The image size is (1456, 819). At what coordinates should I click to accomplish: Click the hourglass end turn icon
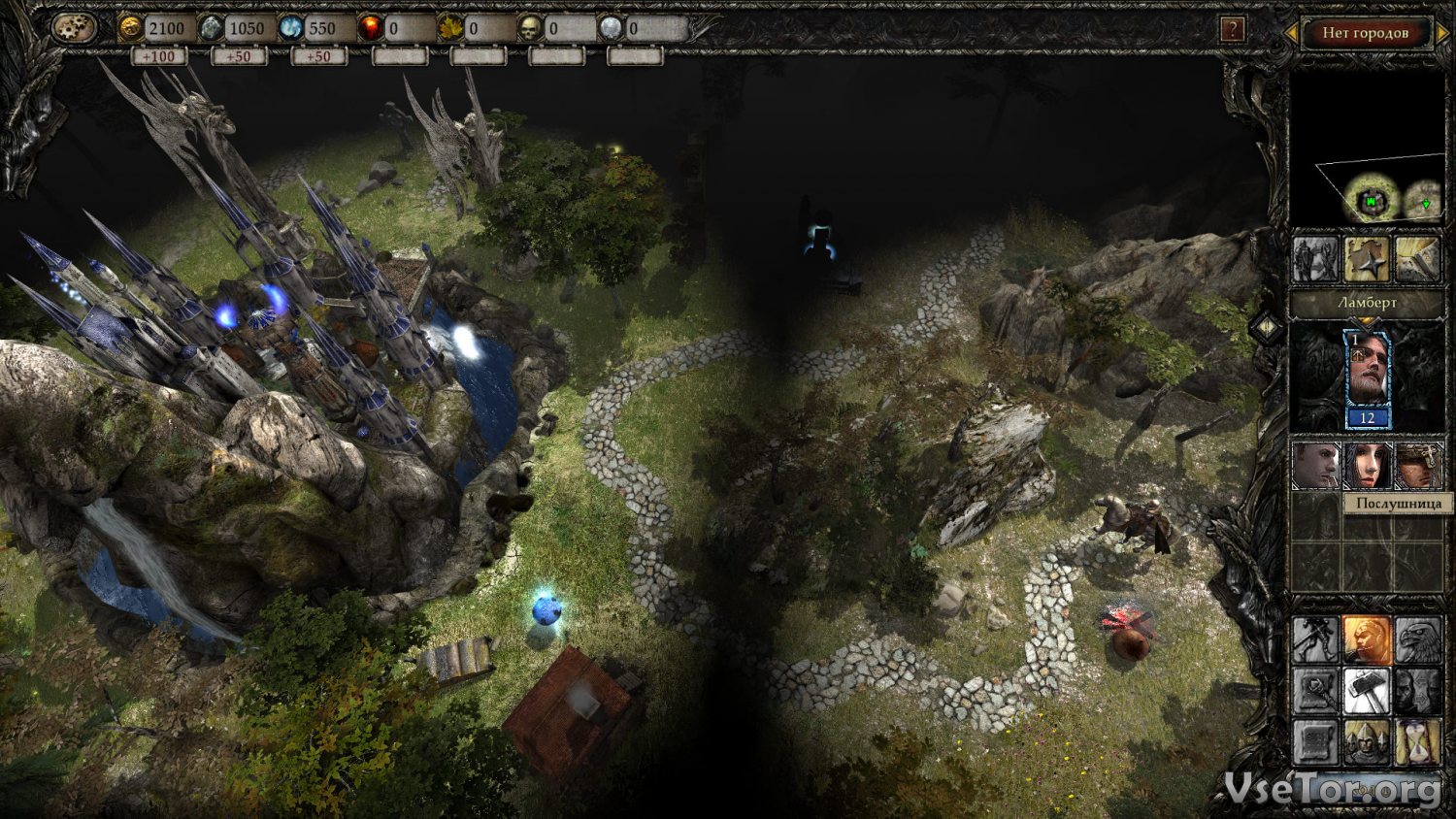pos(1418,742)
